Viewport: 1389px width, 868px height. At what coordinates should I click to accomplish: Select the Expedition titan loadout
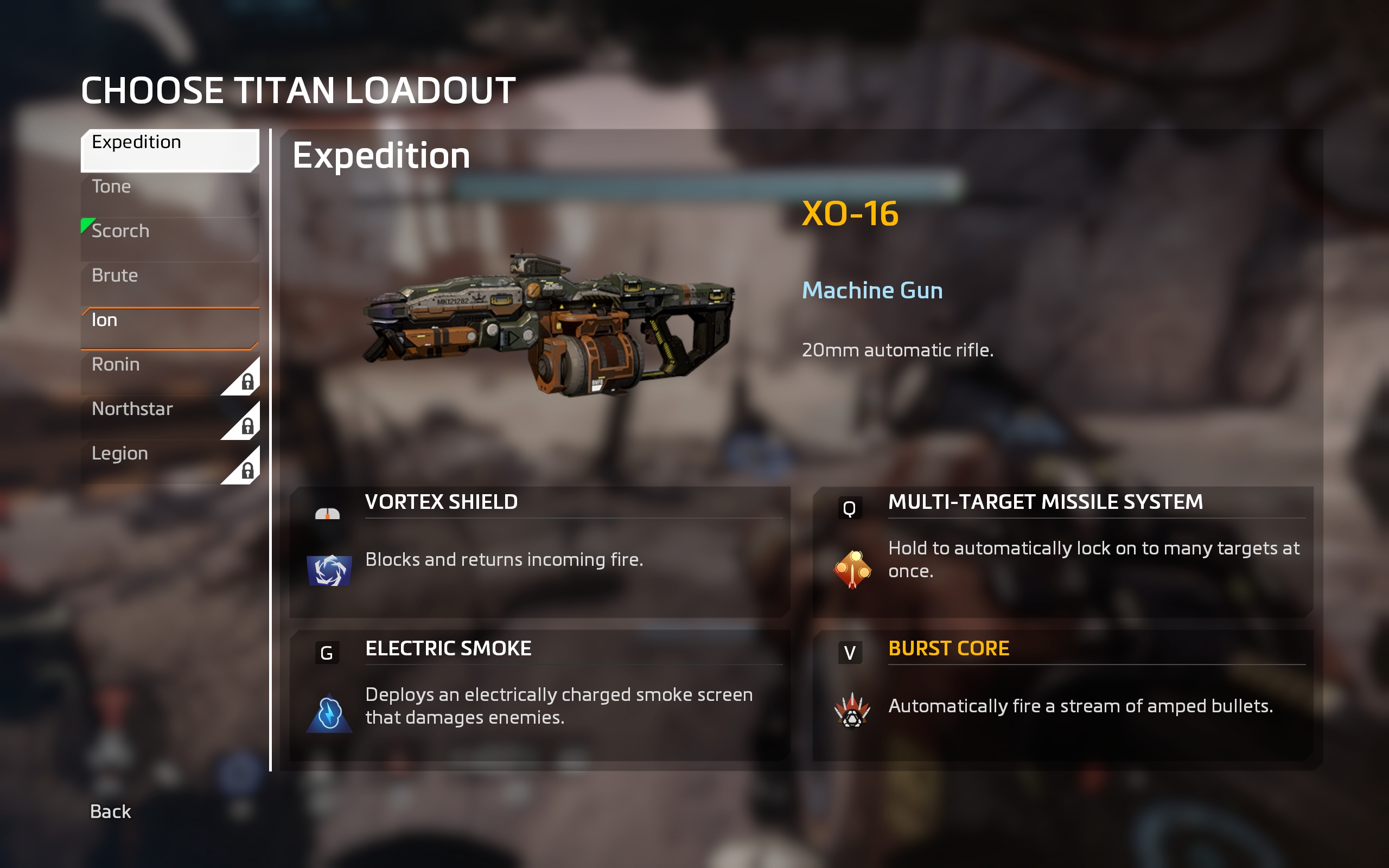coord(169,150)
